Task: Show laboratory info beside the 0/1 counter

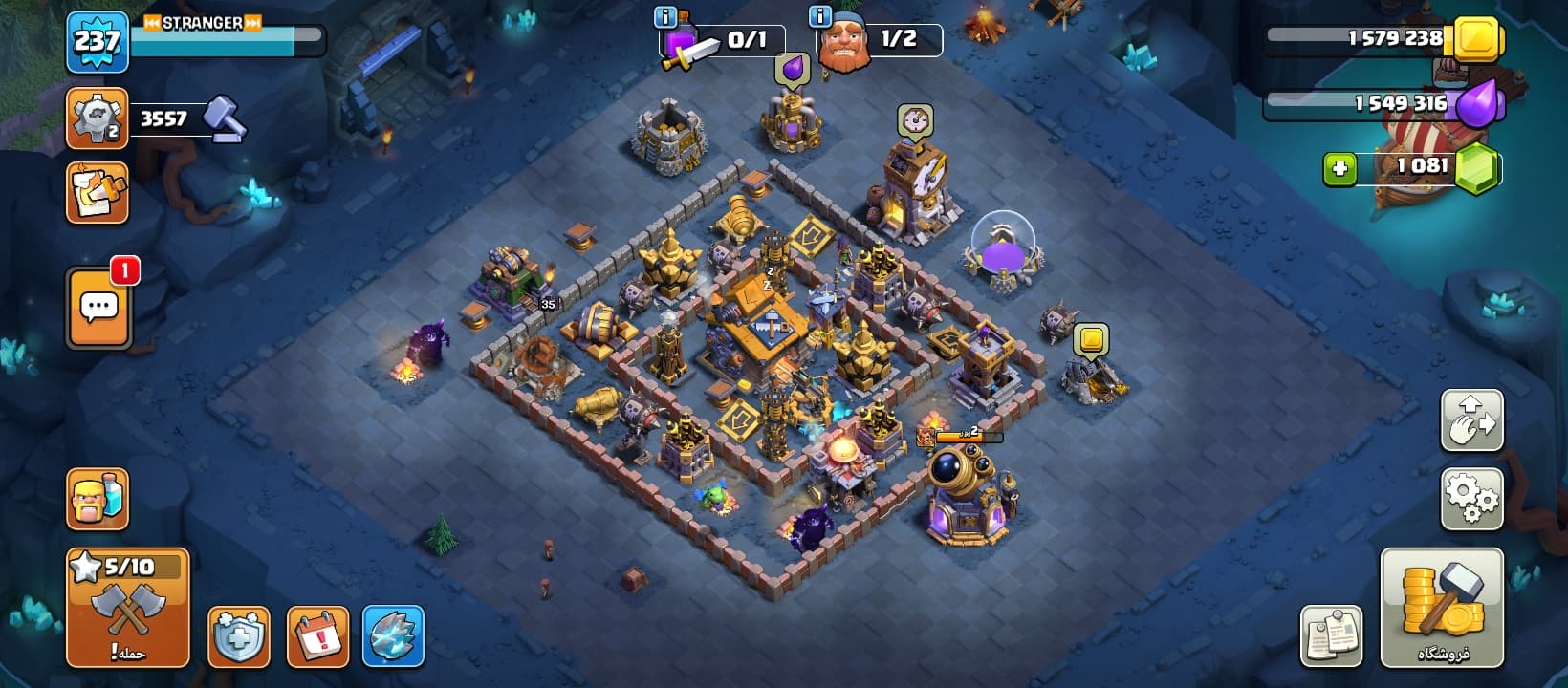Action: (x=664, y=17)
